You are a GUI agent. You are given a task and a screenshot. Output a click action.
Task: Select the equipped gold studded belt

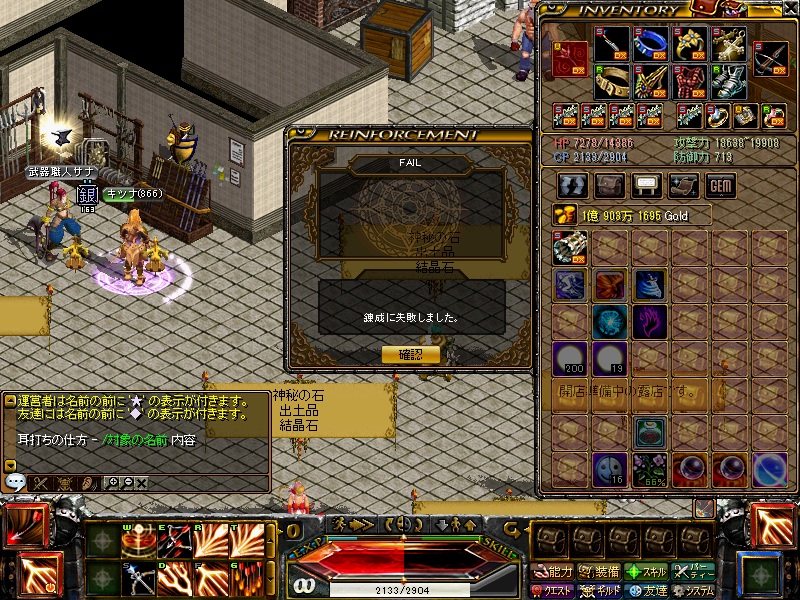tap(611, 81)
